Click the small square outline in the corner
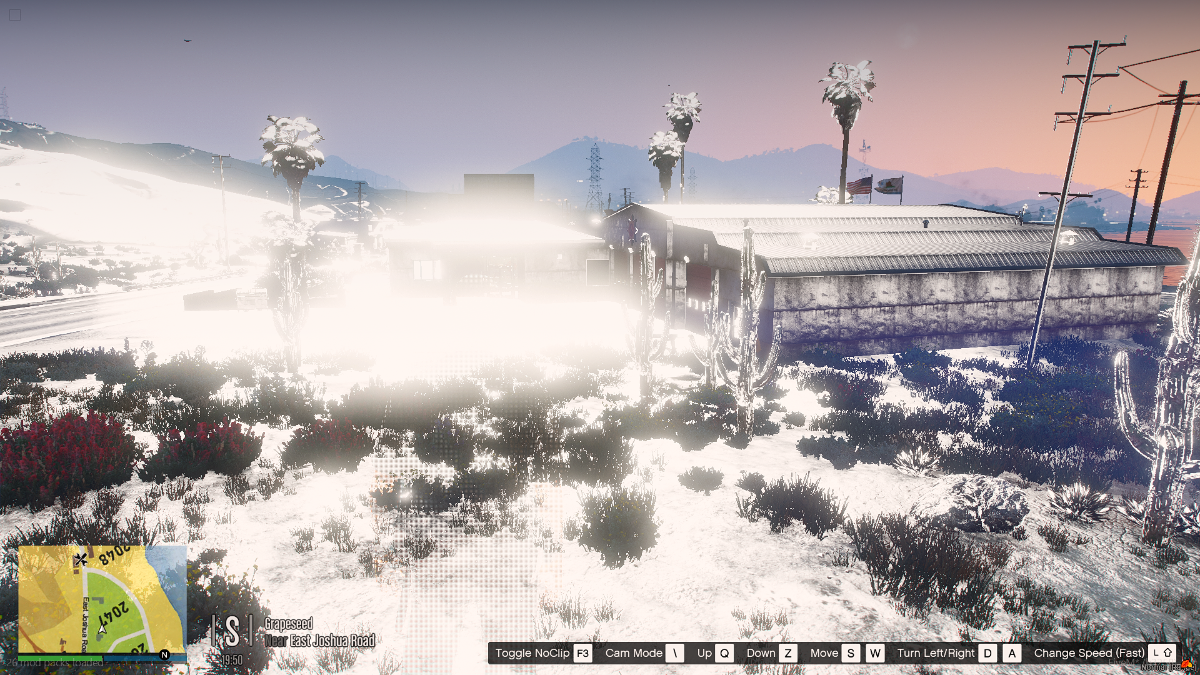The height and width of the screenshot is (675, 1200). pyautogui.click(x=15, y=15)
